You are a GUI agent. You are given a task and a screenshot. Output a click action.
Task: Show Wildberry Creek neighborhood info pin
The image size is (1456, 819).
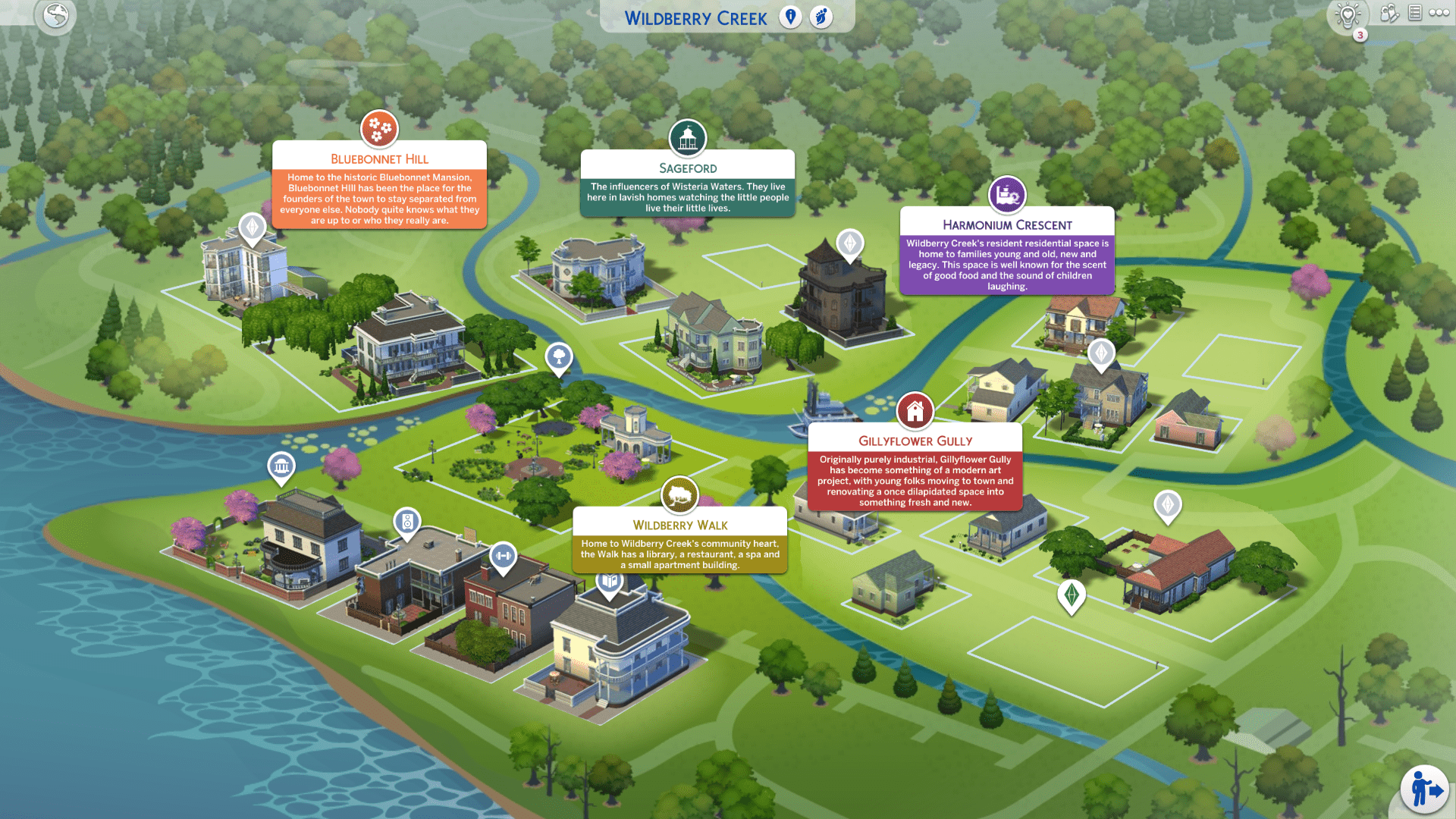pyautogui.click(x=790, y=17)
